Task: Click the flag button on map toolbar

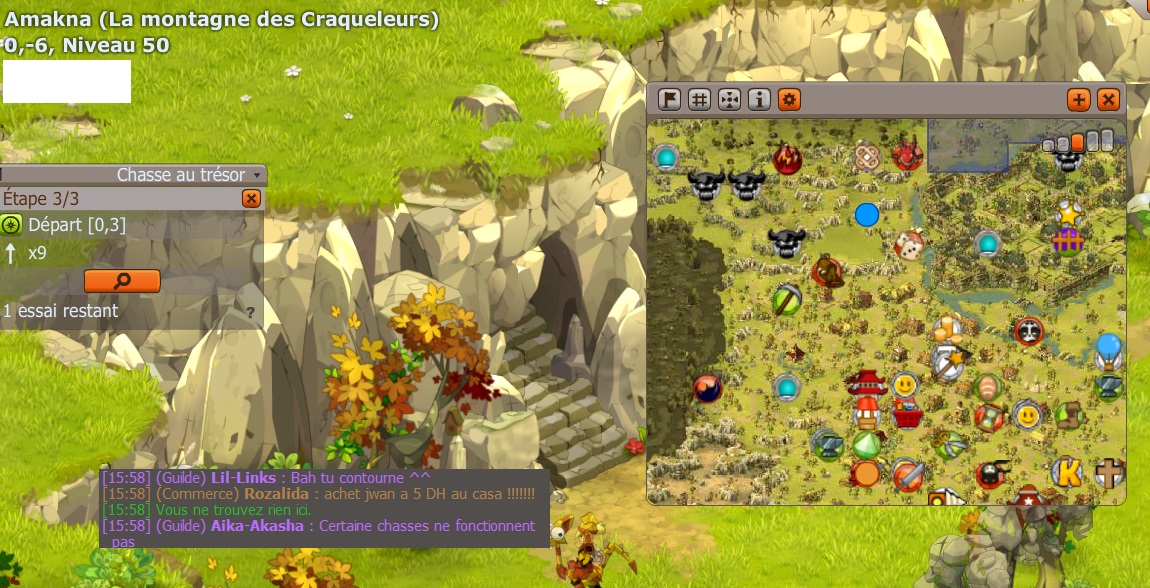Action: click(x=669, y=99)
